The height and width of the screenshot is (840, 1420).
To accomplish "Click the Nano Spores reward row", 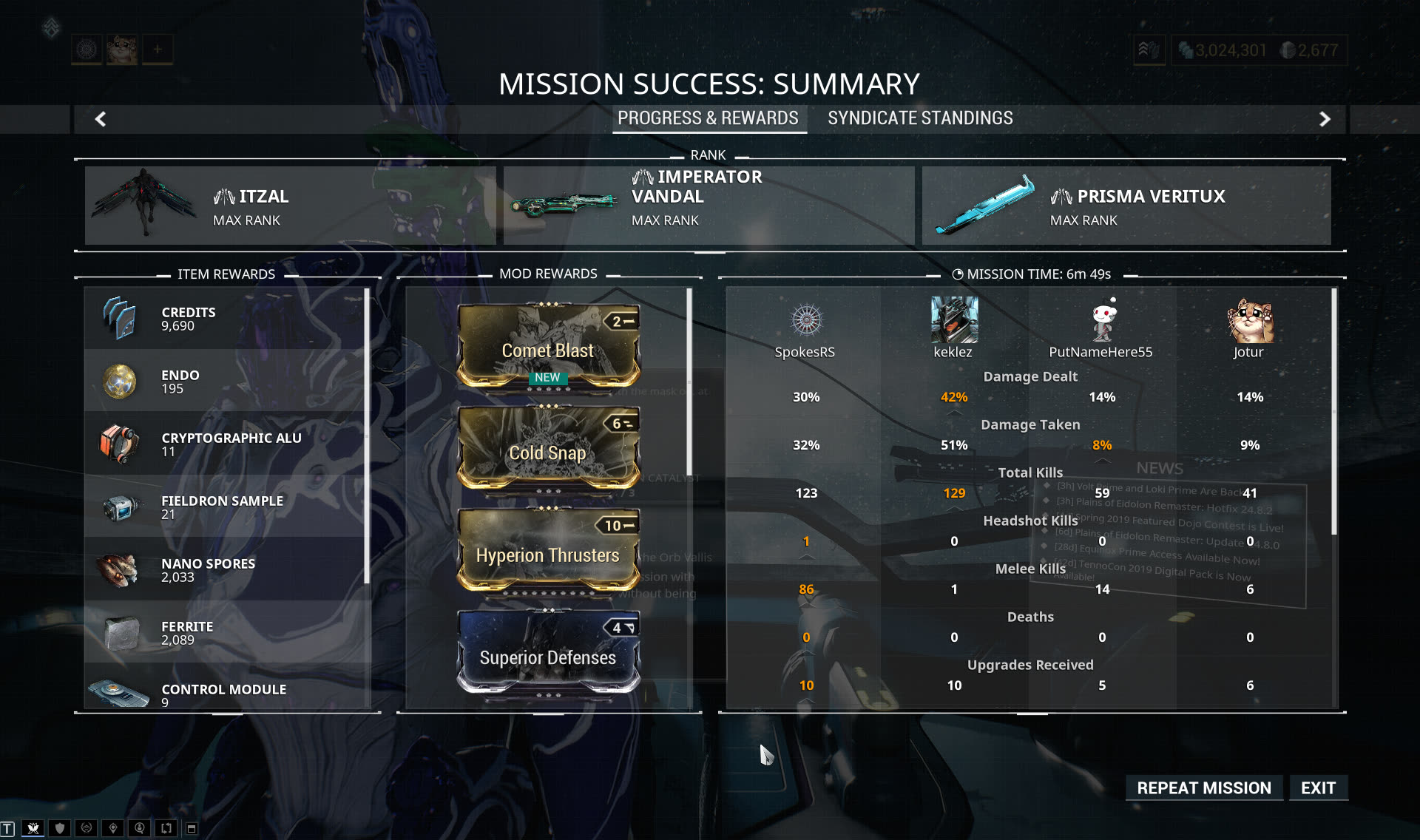I will pos(226,569).
